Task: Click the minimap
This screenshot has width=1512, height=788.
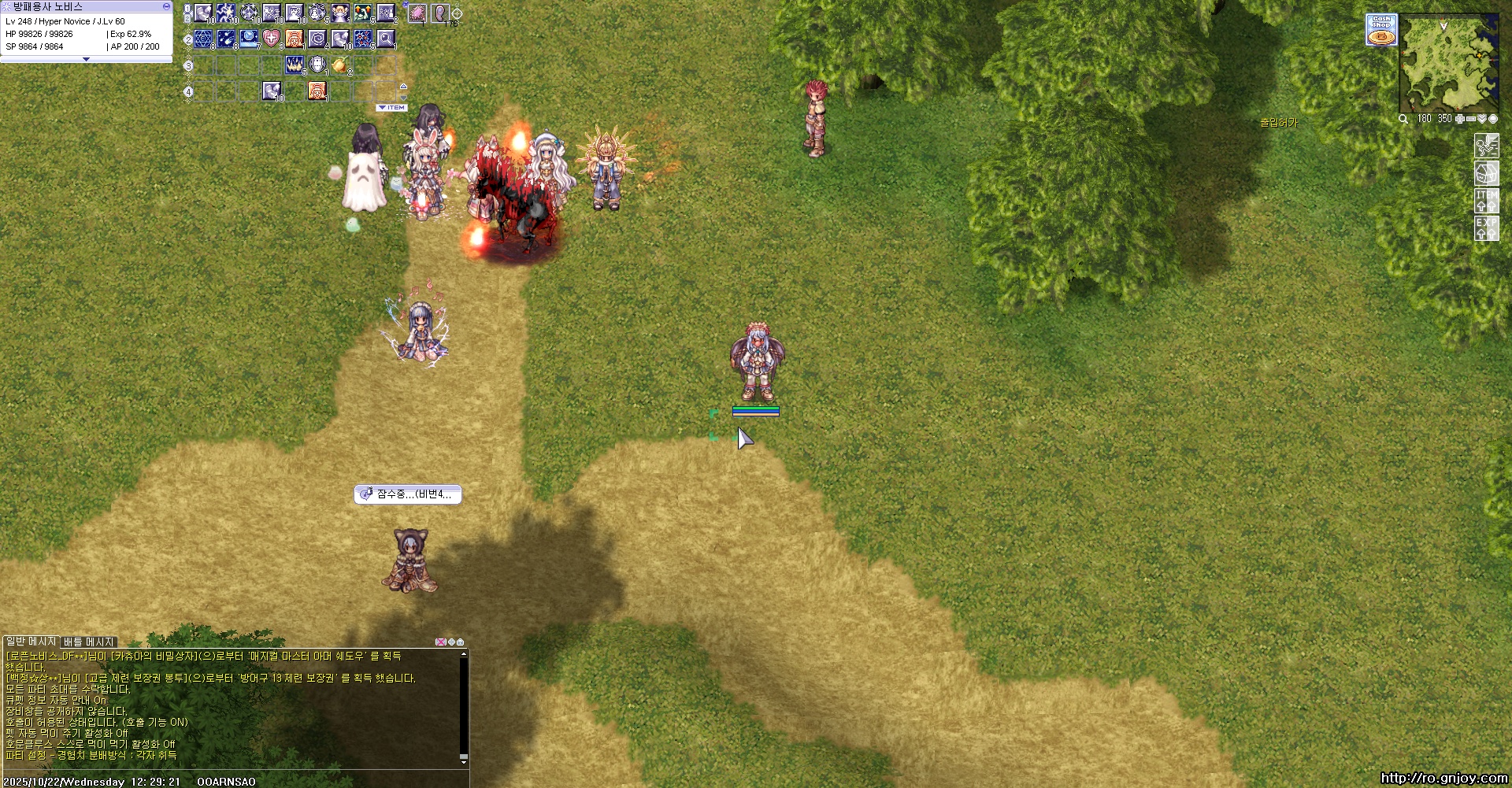Action: [x=1447, y=65]
